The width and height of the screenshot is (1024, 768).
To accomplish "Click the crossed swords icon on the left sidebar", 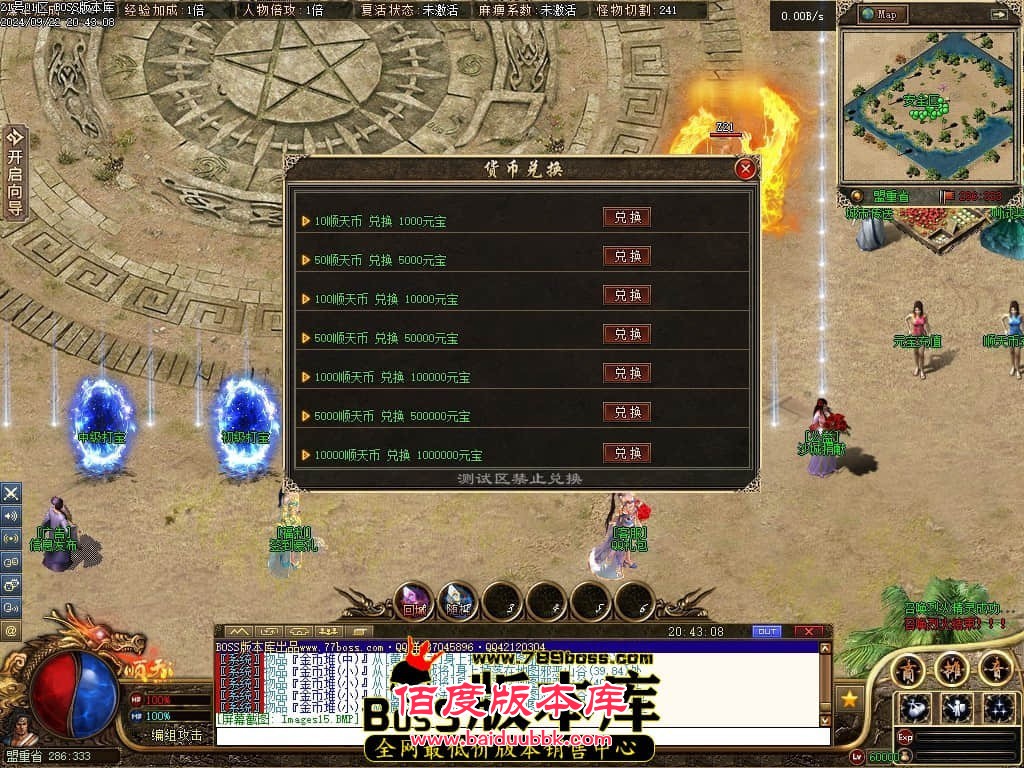I will click(11, 493).
